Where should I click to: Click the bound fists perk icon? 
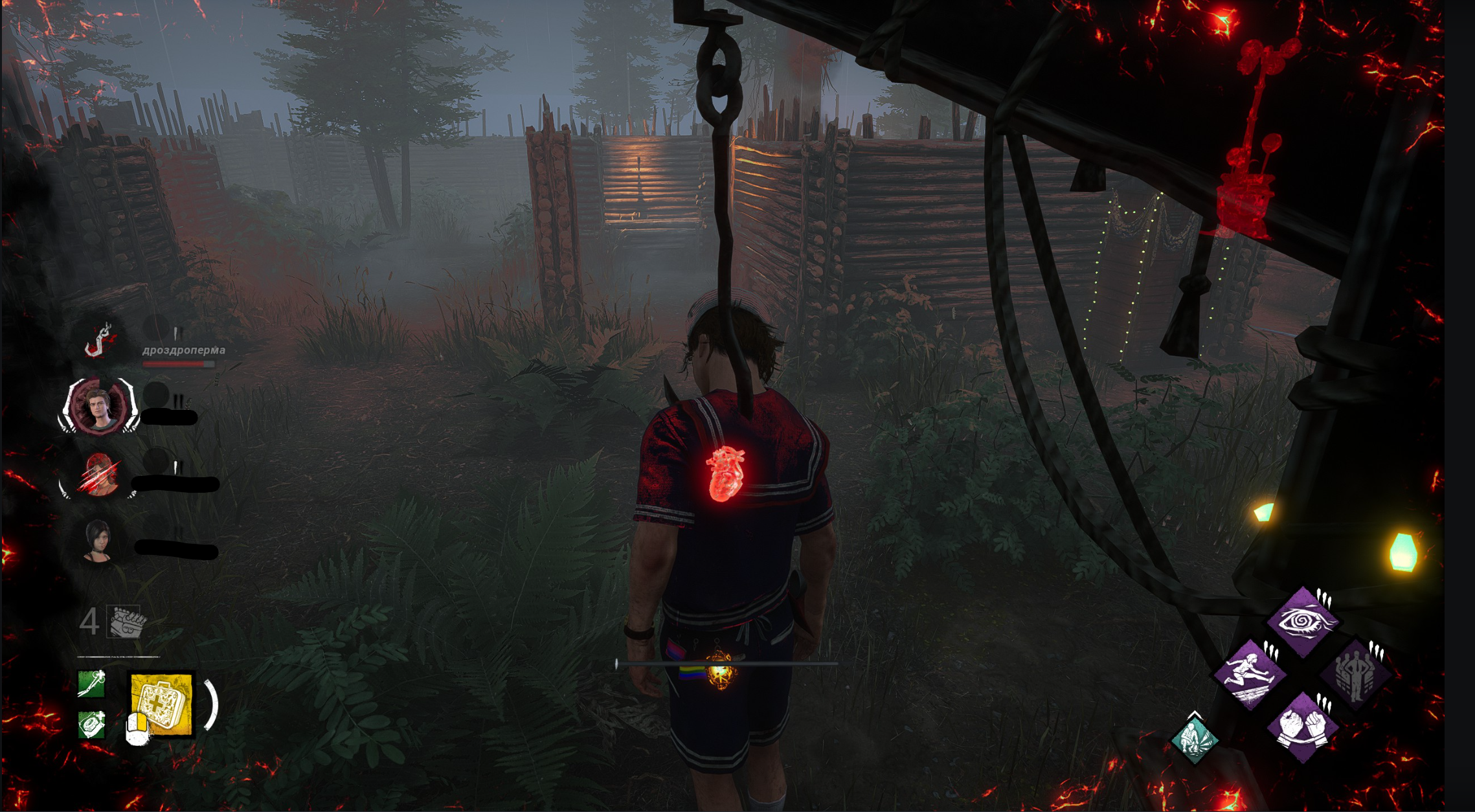pos(1302,727)
